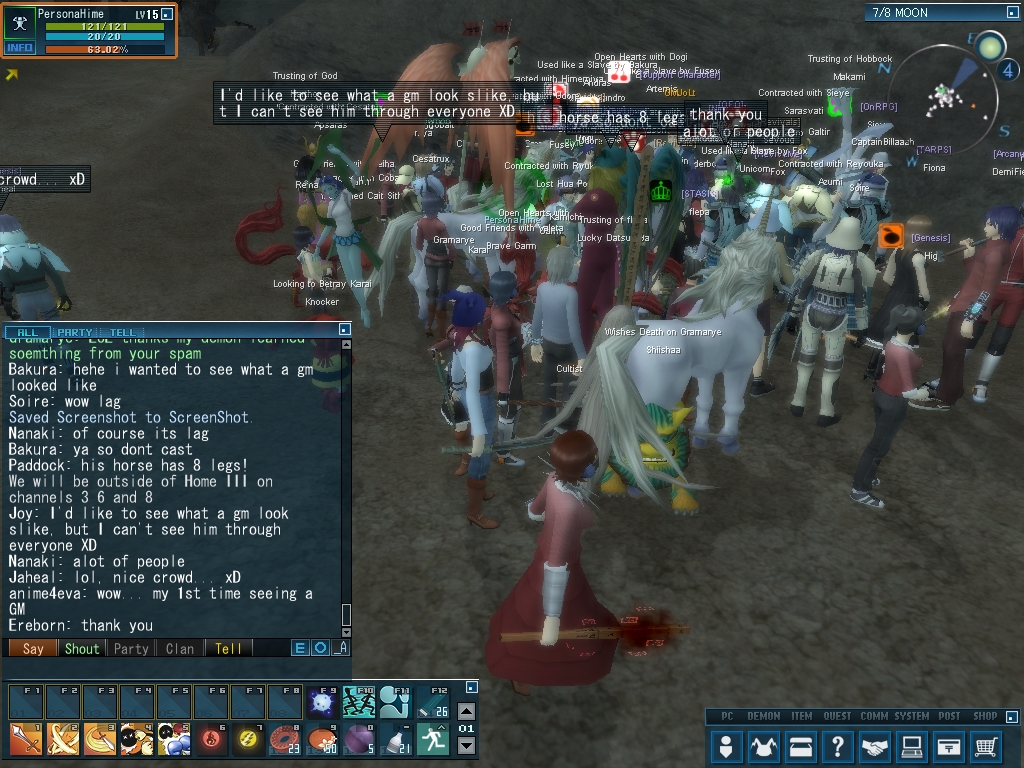The height and width of the screenshot is (768, 1024).
Task: Click the INFO button on player panel
Action: 19,47
